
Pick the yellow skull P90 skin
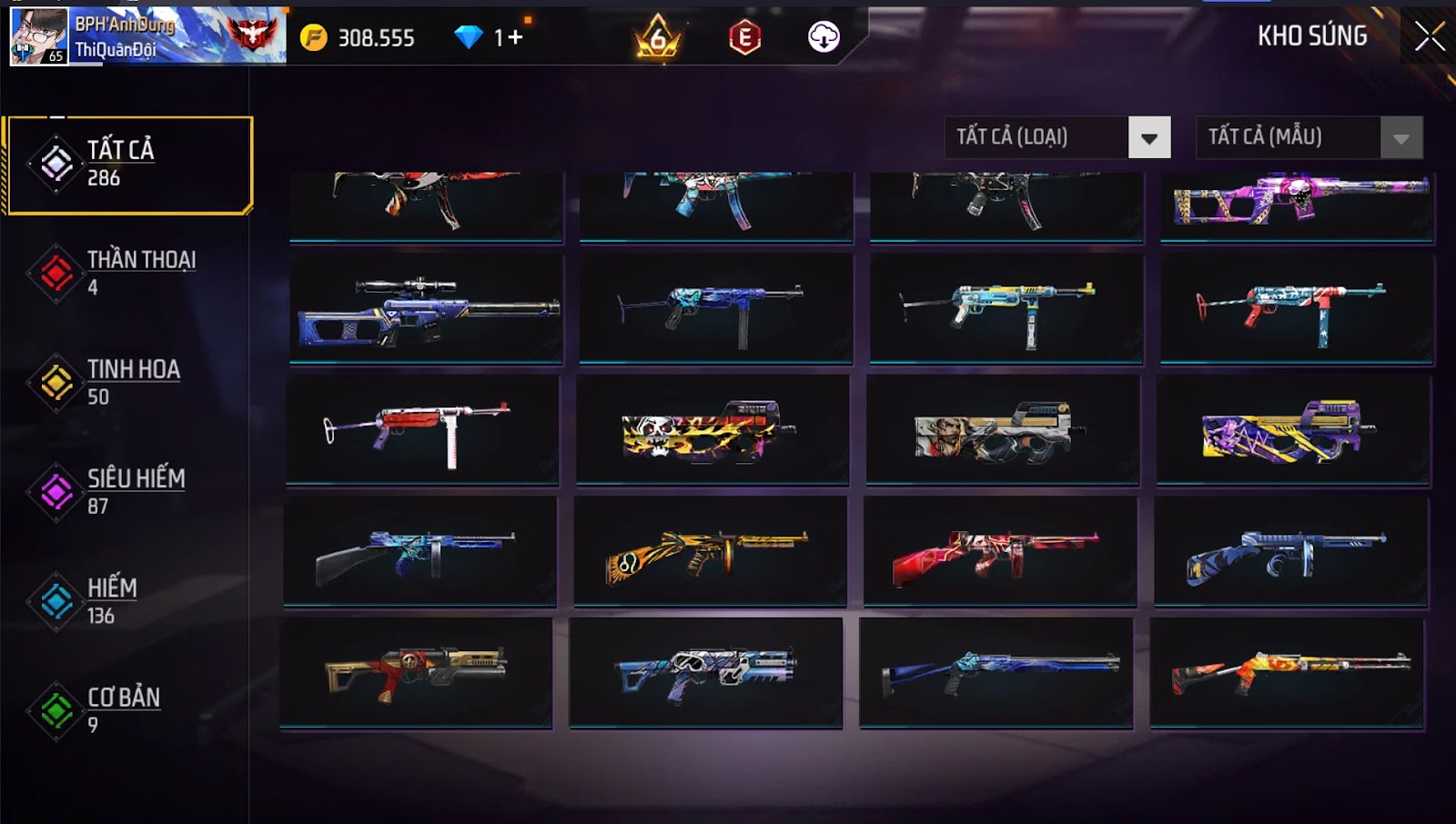[x=712, y=430]
